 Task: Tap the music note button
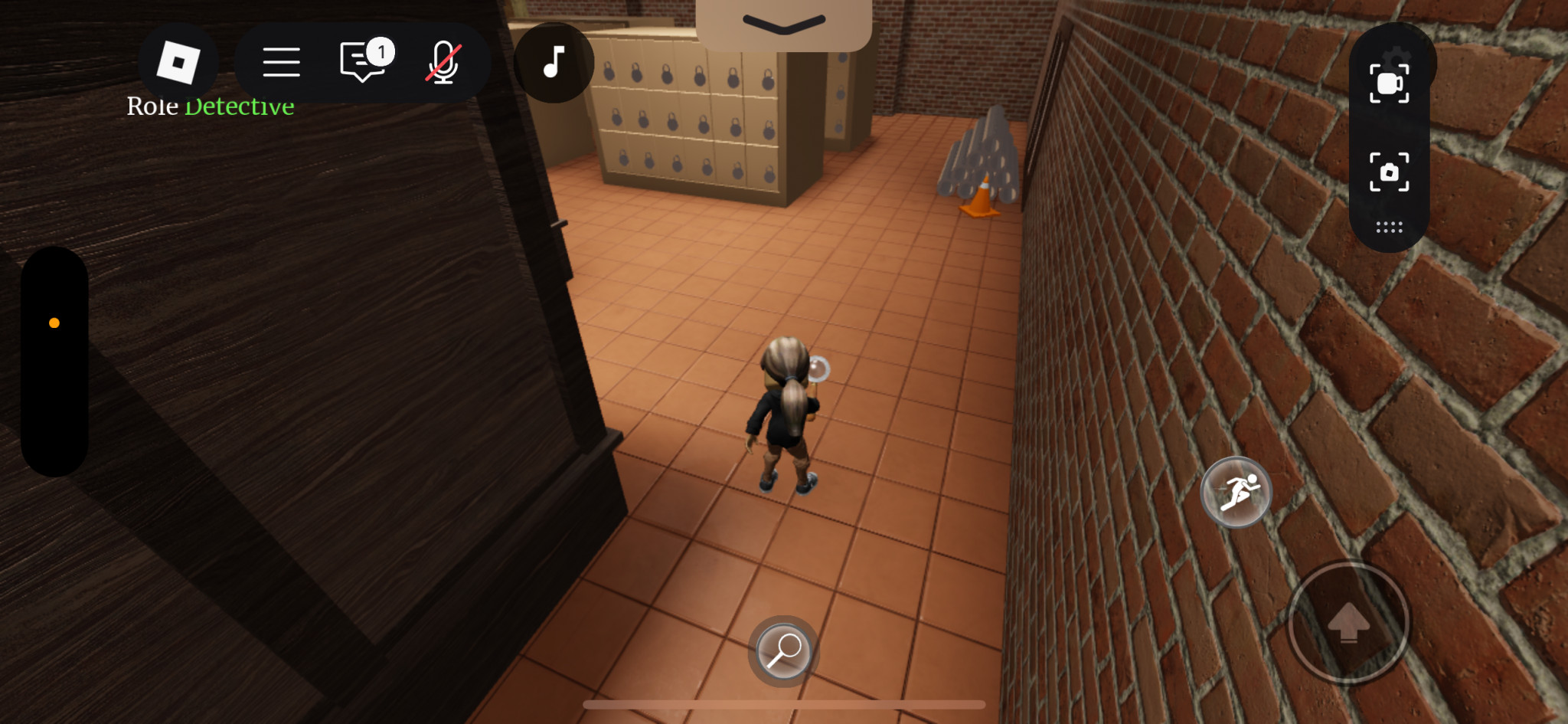(x=553, y=62)
